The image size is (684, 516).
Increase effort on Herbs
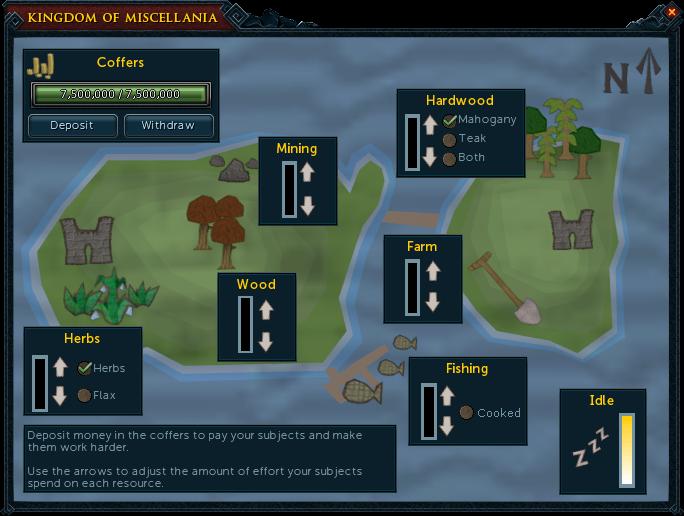60,366
